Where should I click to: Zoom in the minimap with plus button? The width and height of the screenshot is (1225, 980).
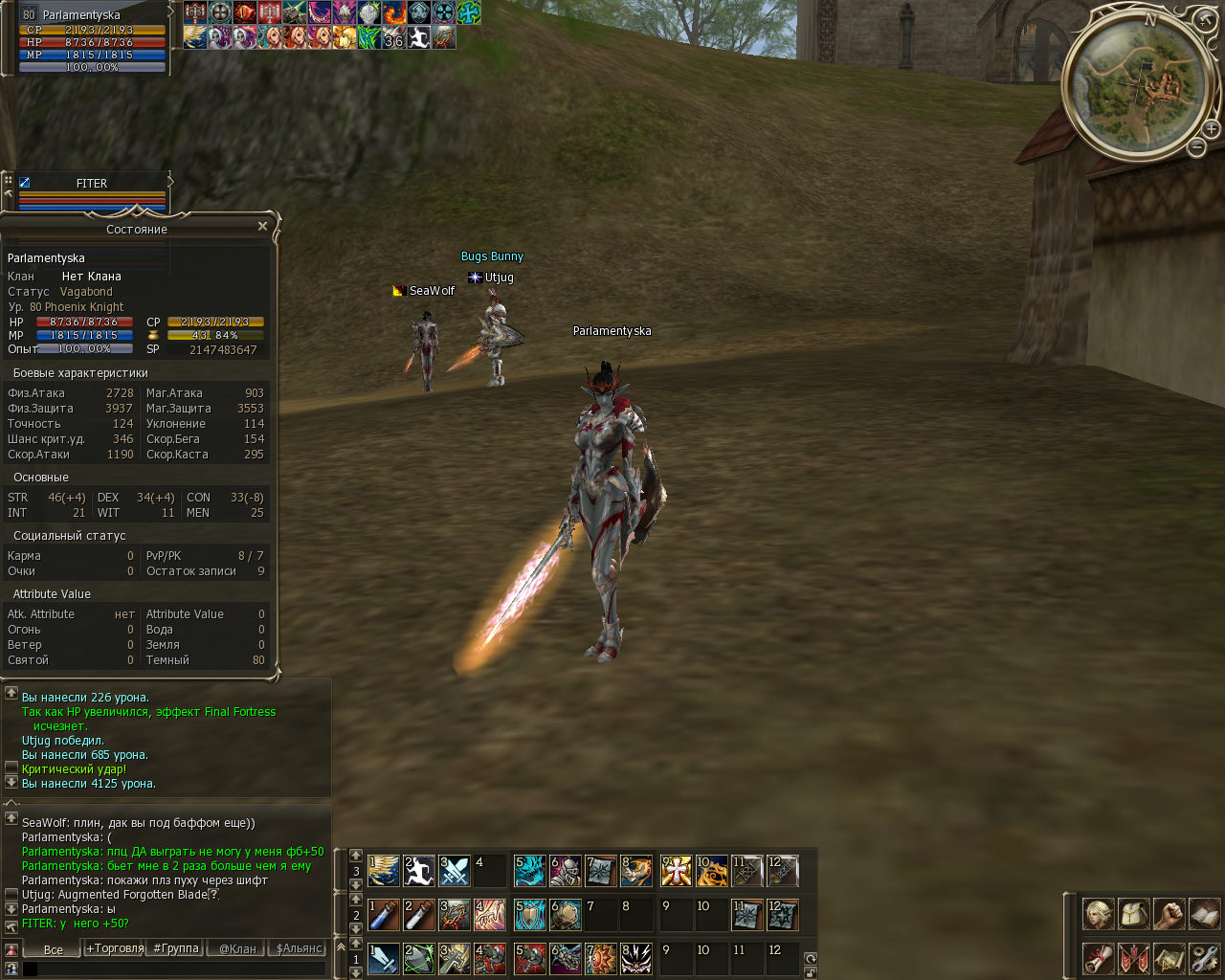pos(1211,129)
